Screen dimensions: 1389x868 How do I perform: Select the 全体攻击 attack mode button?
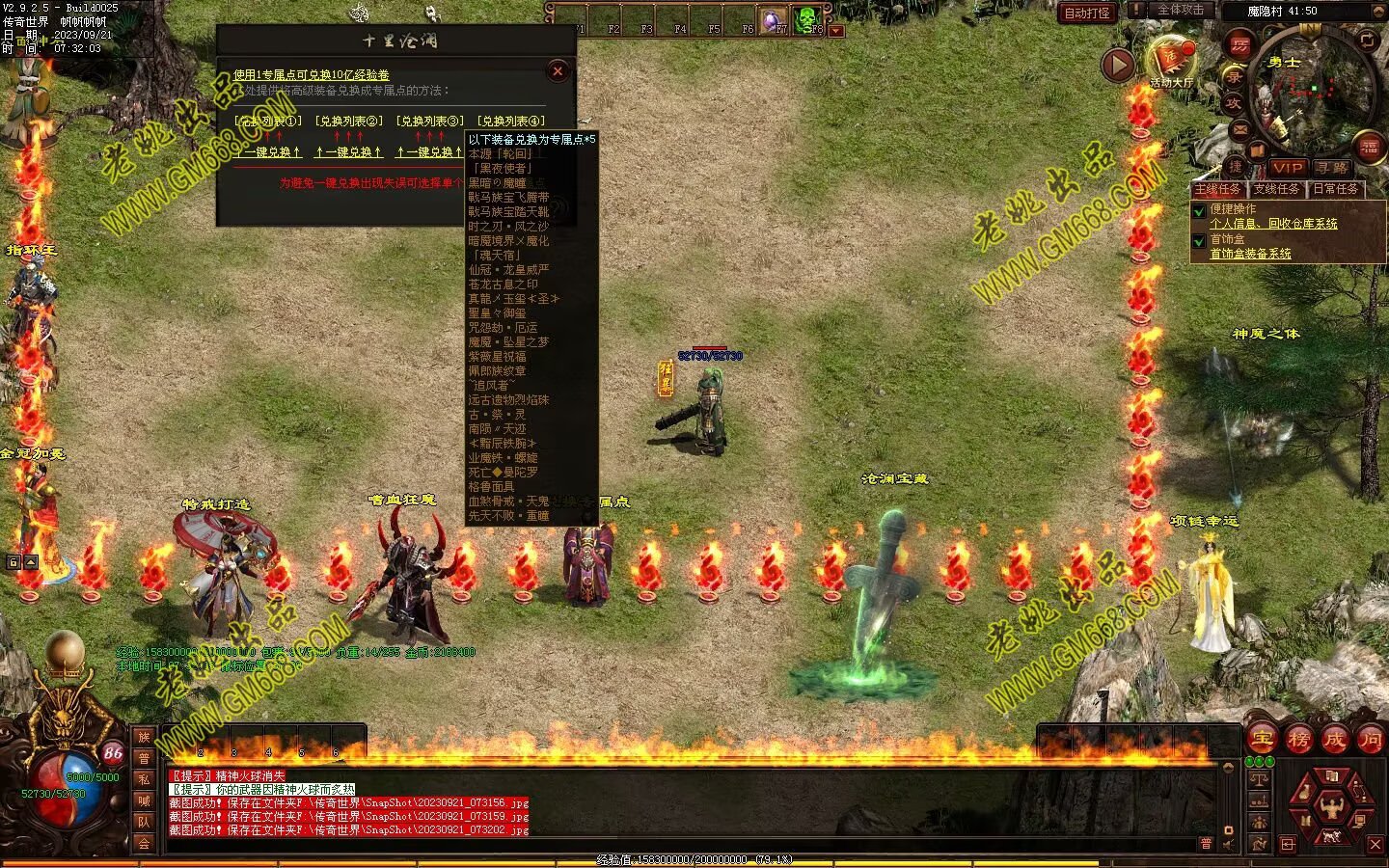pyautogui.click(x=1181, y=10)
